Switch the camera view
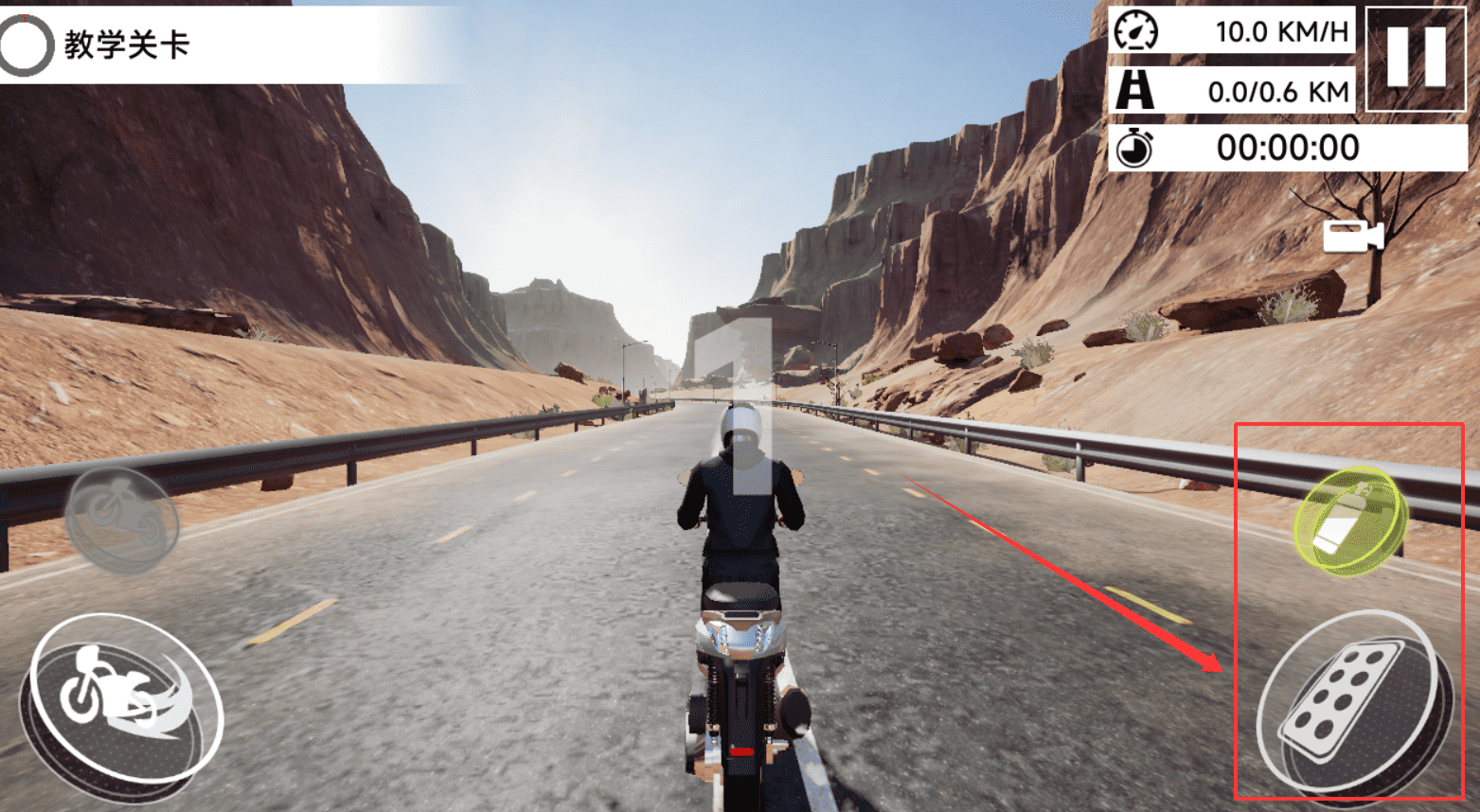Screen dimensions: 1480x812 1352,237
